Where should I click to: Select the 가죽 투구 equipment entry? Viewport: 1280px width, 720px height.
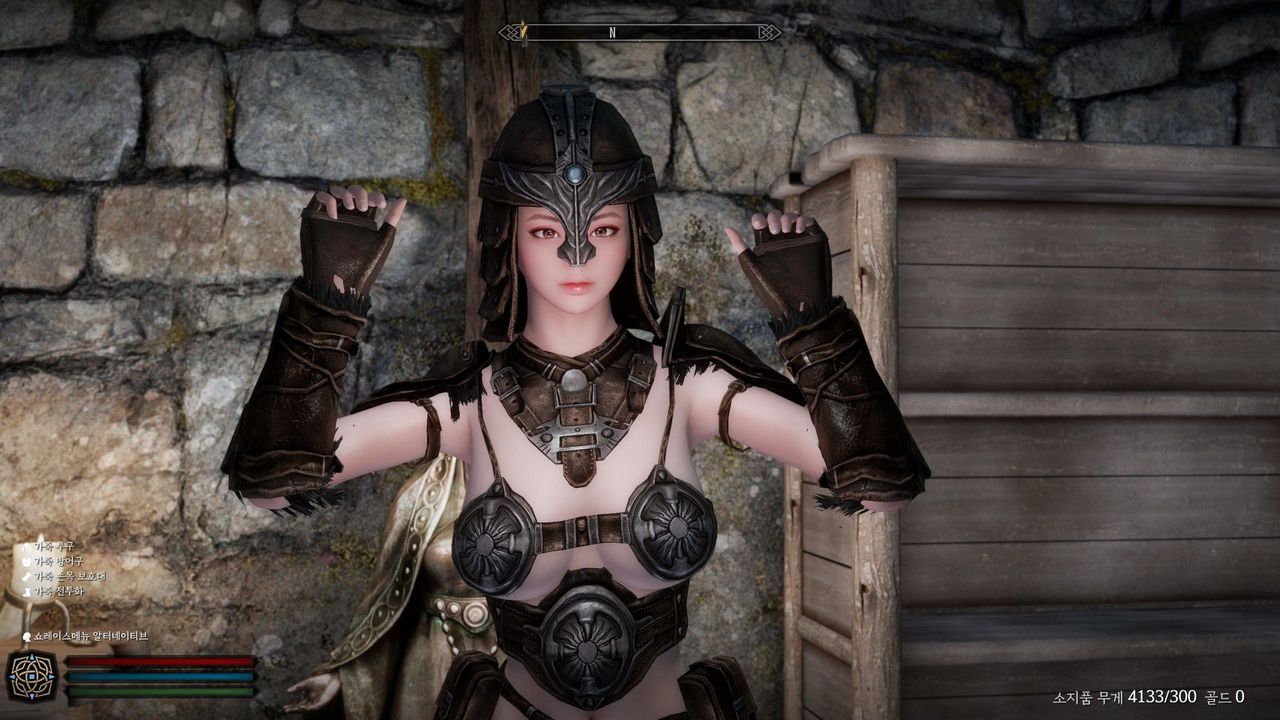coord(55,546)
